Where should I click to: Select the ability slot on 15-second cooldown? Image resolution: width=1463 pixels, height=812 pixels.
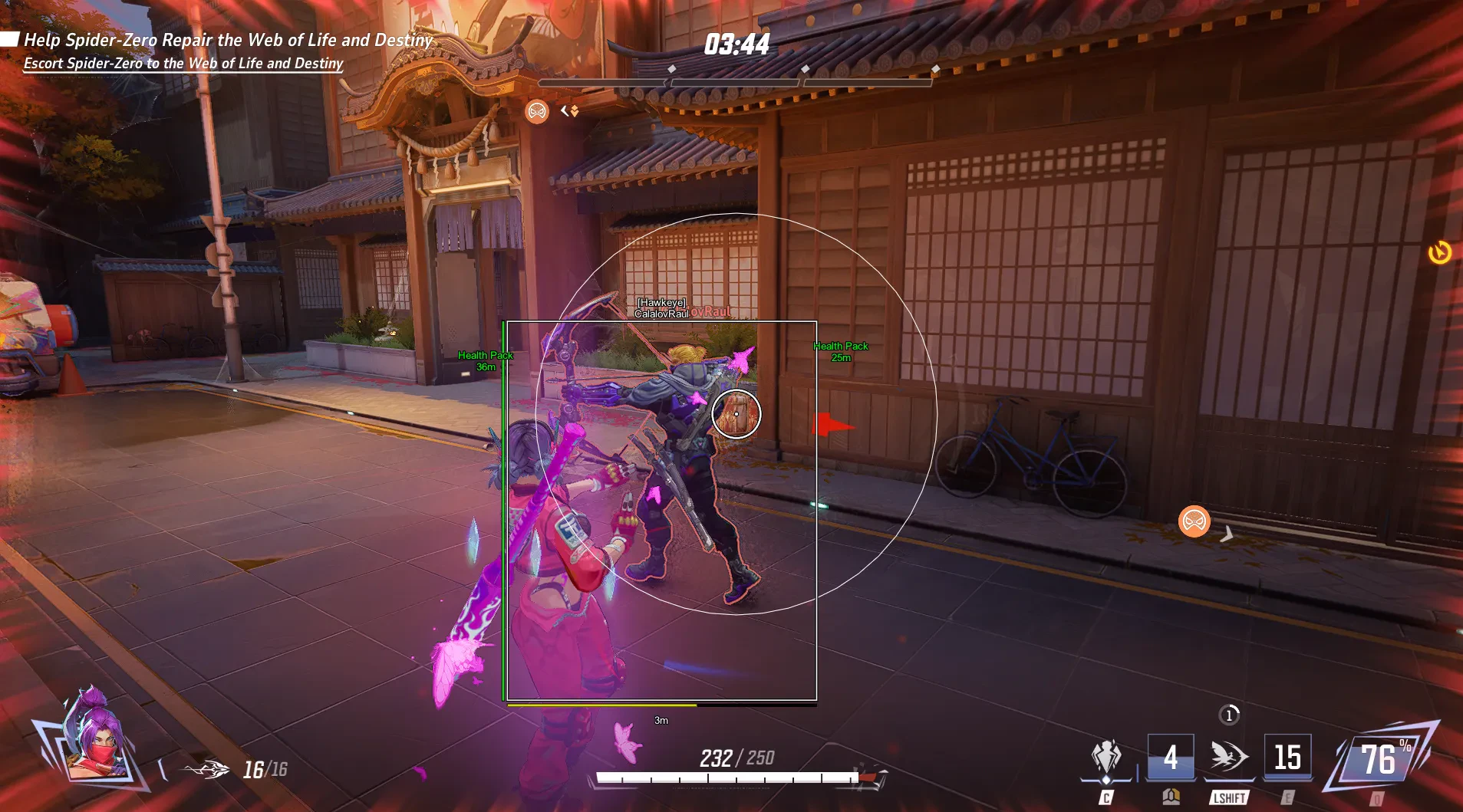click(1287, 758)
